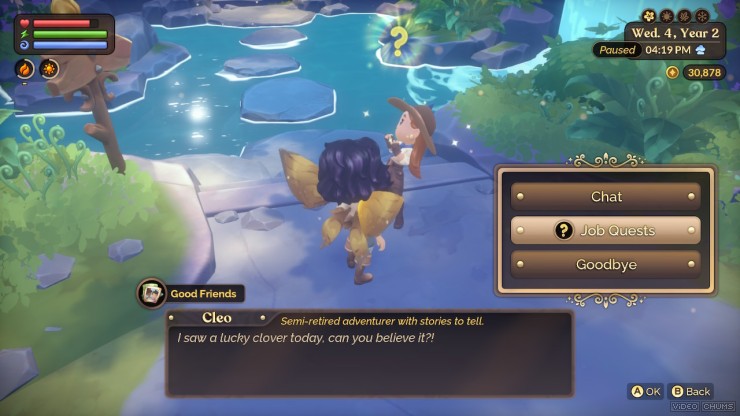The width and height of the screenshot is (740, 416).
Task: Say Goodbye to Cleo
Action: 606,265
